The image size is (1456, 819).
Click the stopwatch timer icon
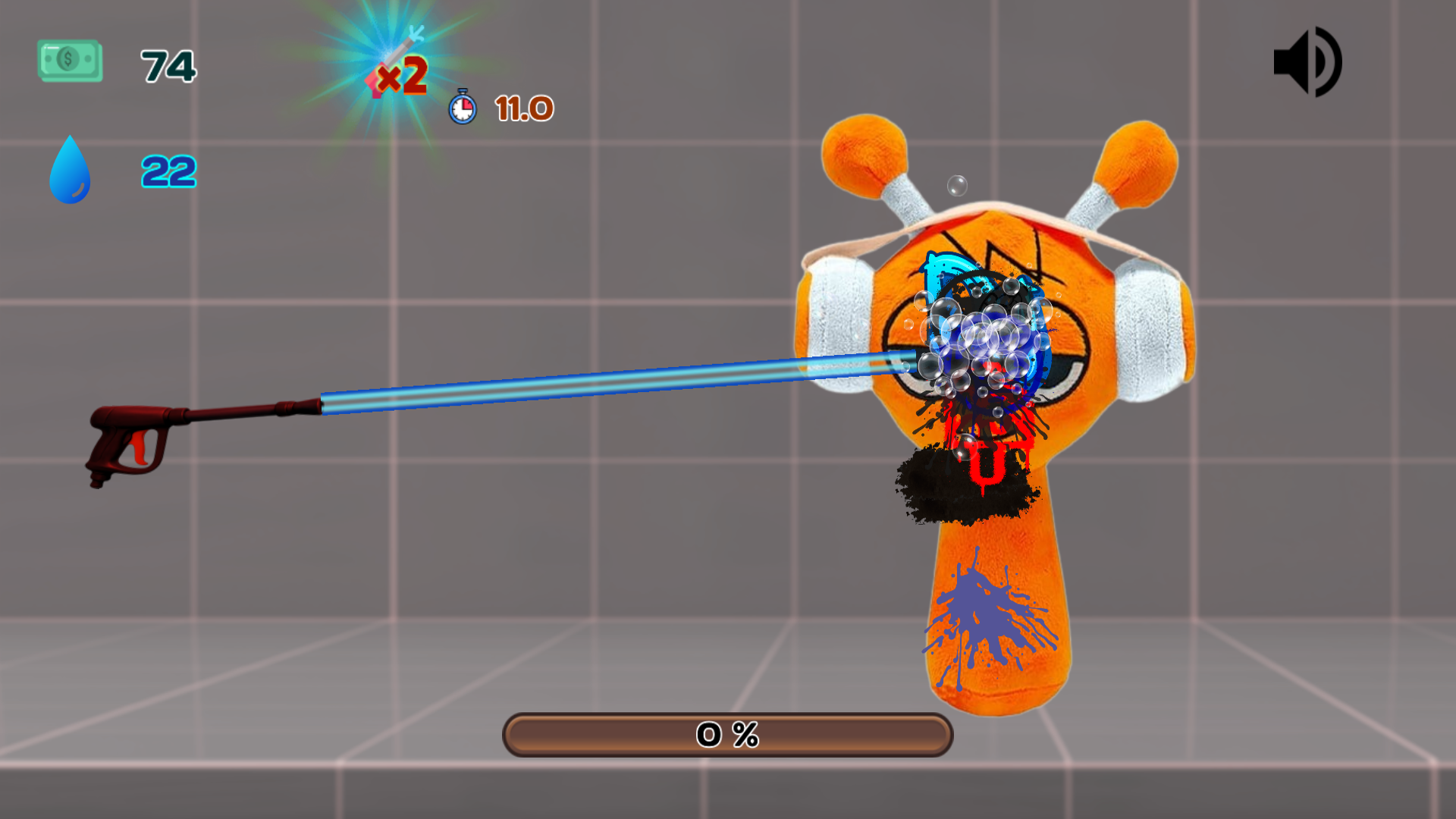coord(461,108)
